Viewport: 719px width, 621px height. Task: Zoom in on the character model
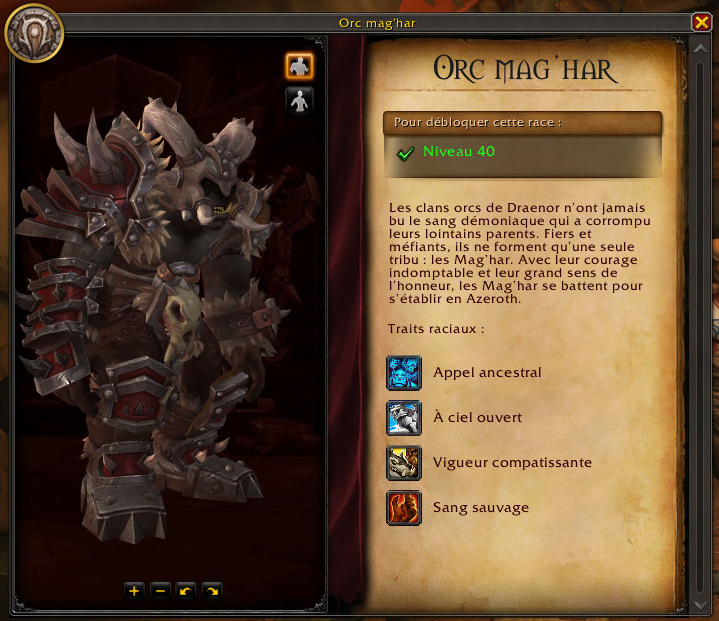pos(134,591)
